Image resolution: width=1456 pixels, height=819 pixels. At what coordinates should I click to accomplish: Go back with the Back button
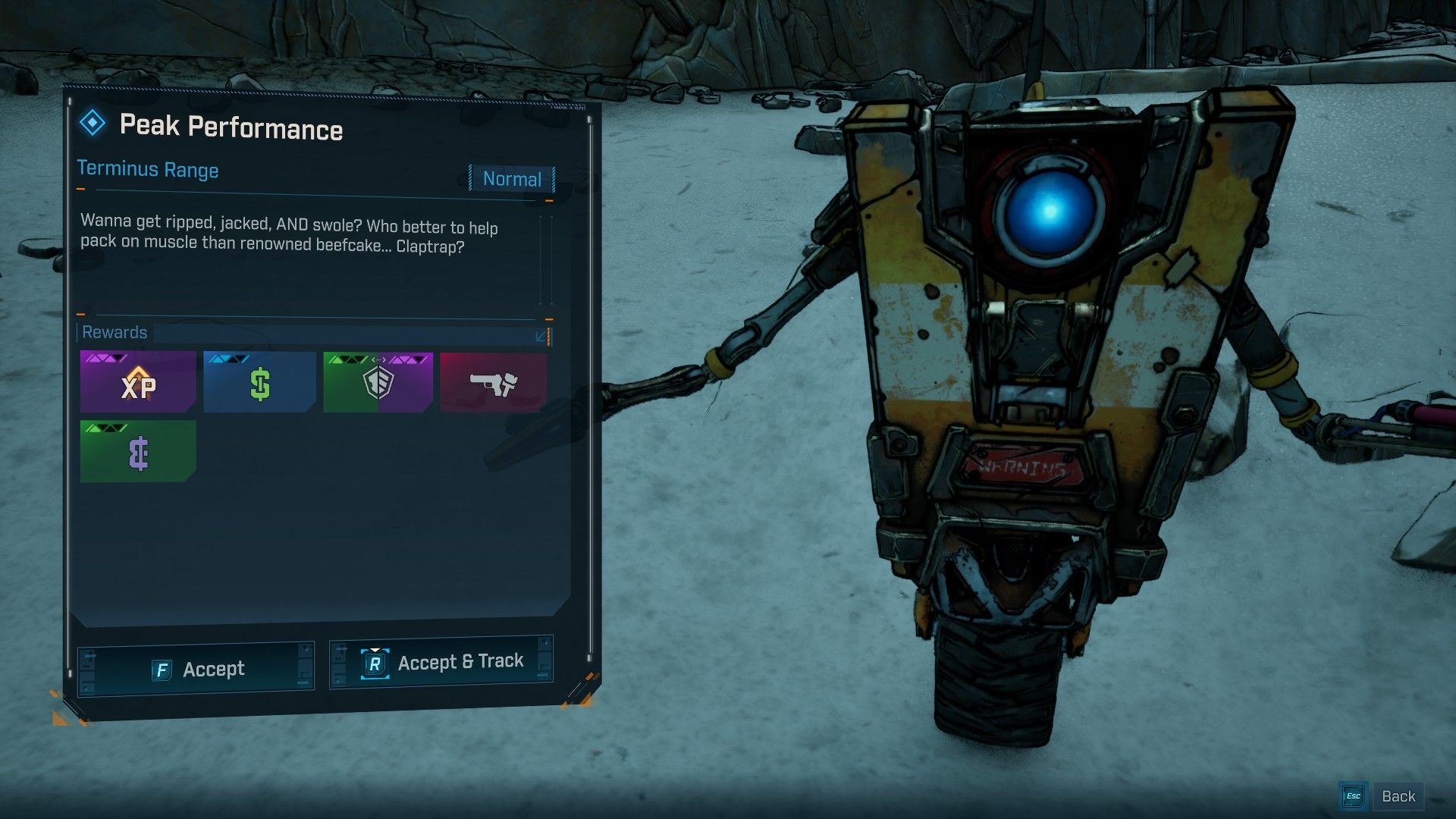pos(1382,796)
